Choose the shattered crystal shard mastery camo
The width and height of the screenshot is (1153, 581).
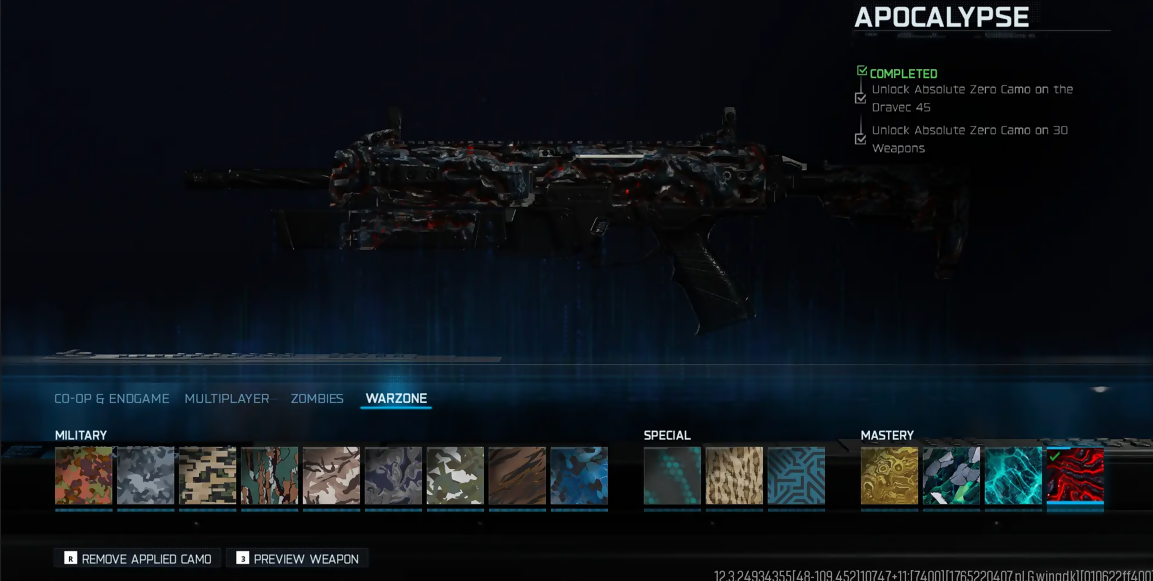tap(952, 476)
